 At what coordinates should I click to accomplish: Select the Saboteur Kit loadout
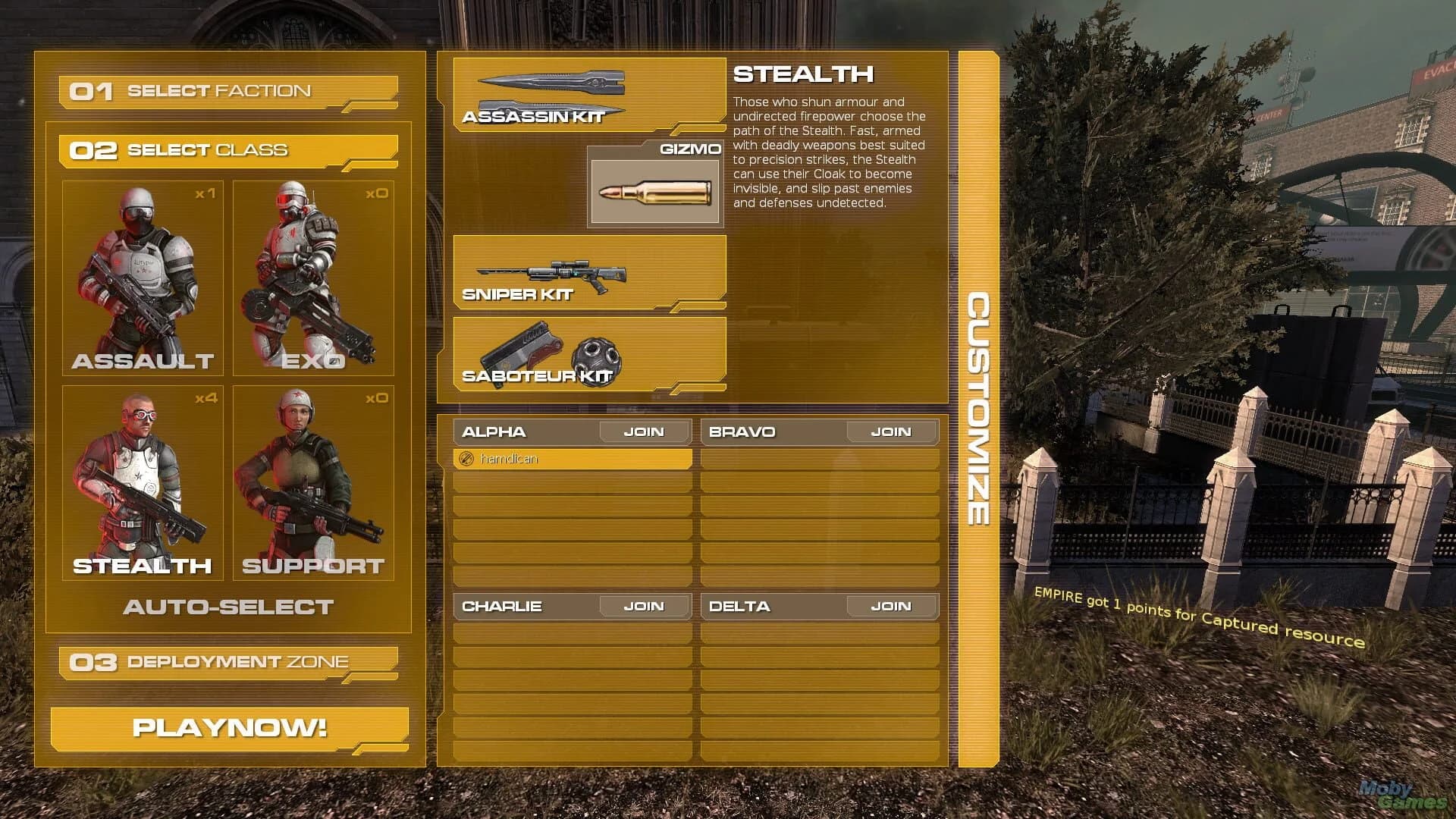coord(591,353)
